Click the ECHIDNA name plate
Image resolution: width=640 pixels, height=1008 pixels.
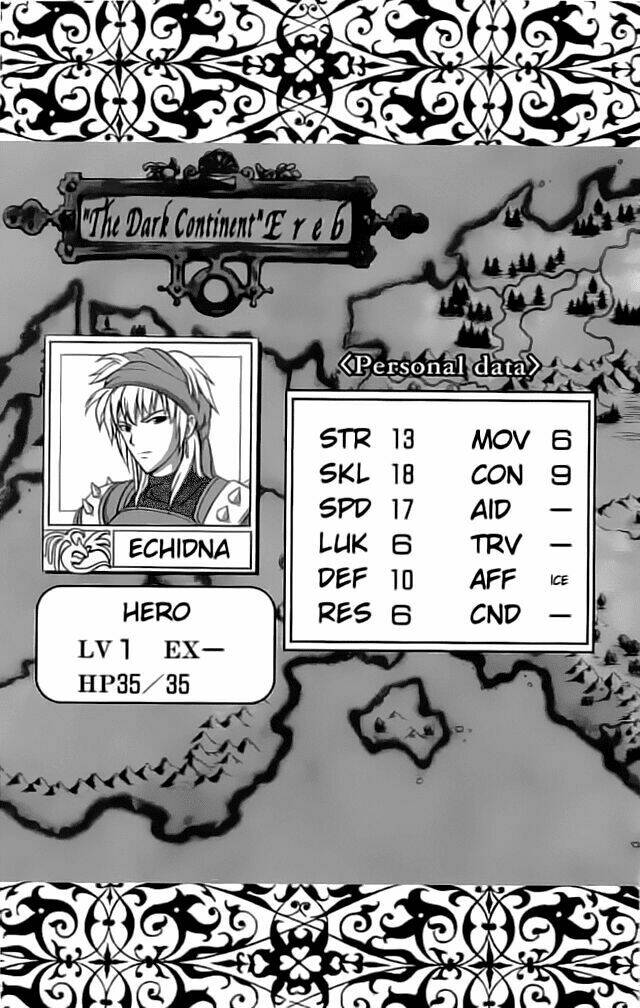[179, 549]
